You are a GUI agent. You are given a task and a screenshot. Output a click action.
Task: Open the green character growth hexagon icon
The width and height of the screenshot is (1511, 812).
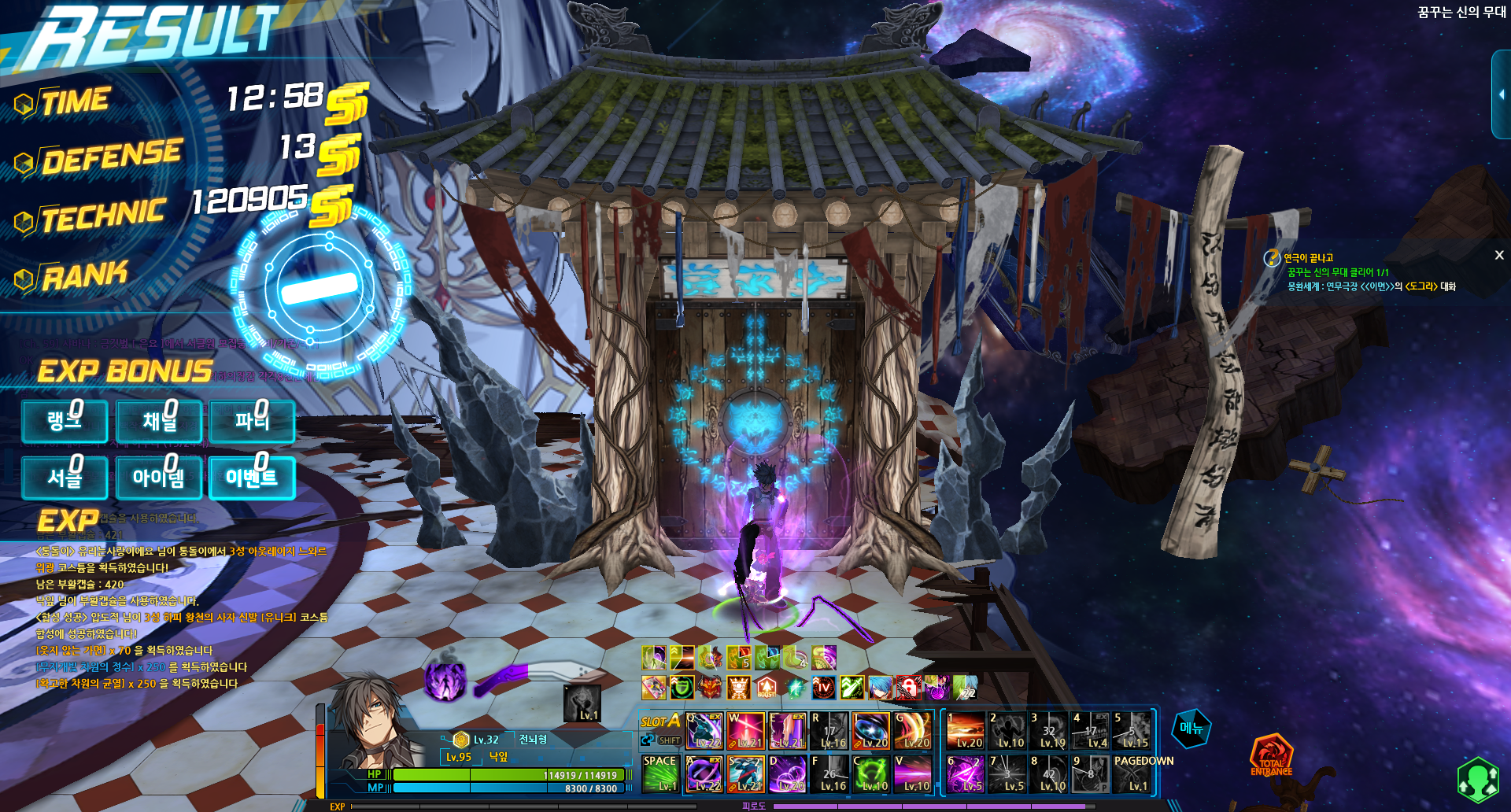point(1478,779)
